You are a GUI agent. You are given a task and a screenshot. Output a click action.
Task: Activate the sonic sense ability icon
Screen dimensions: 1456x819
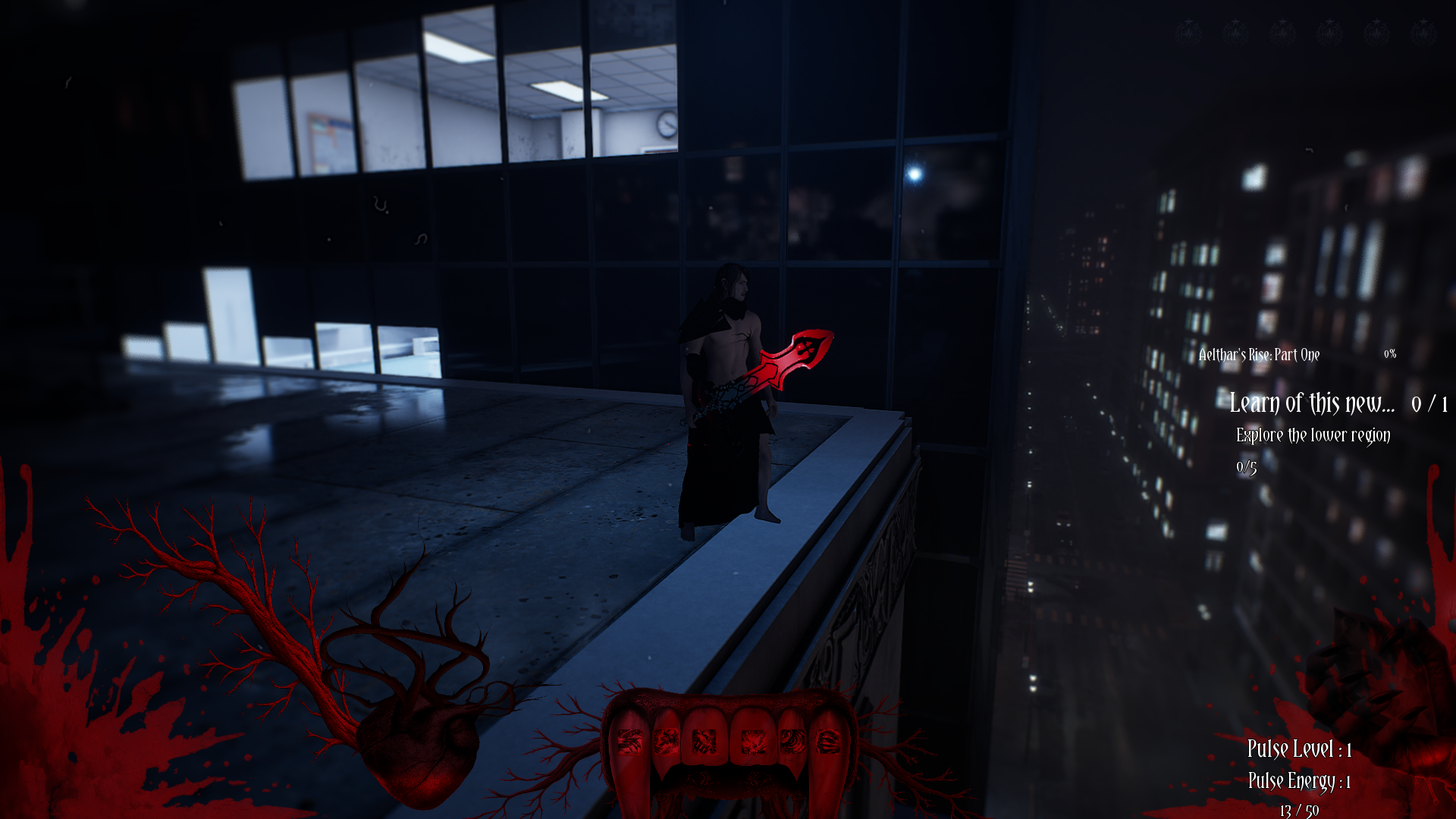pyautogui.click(x=792, y=742)
